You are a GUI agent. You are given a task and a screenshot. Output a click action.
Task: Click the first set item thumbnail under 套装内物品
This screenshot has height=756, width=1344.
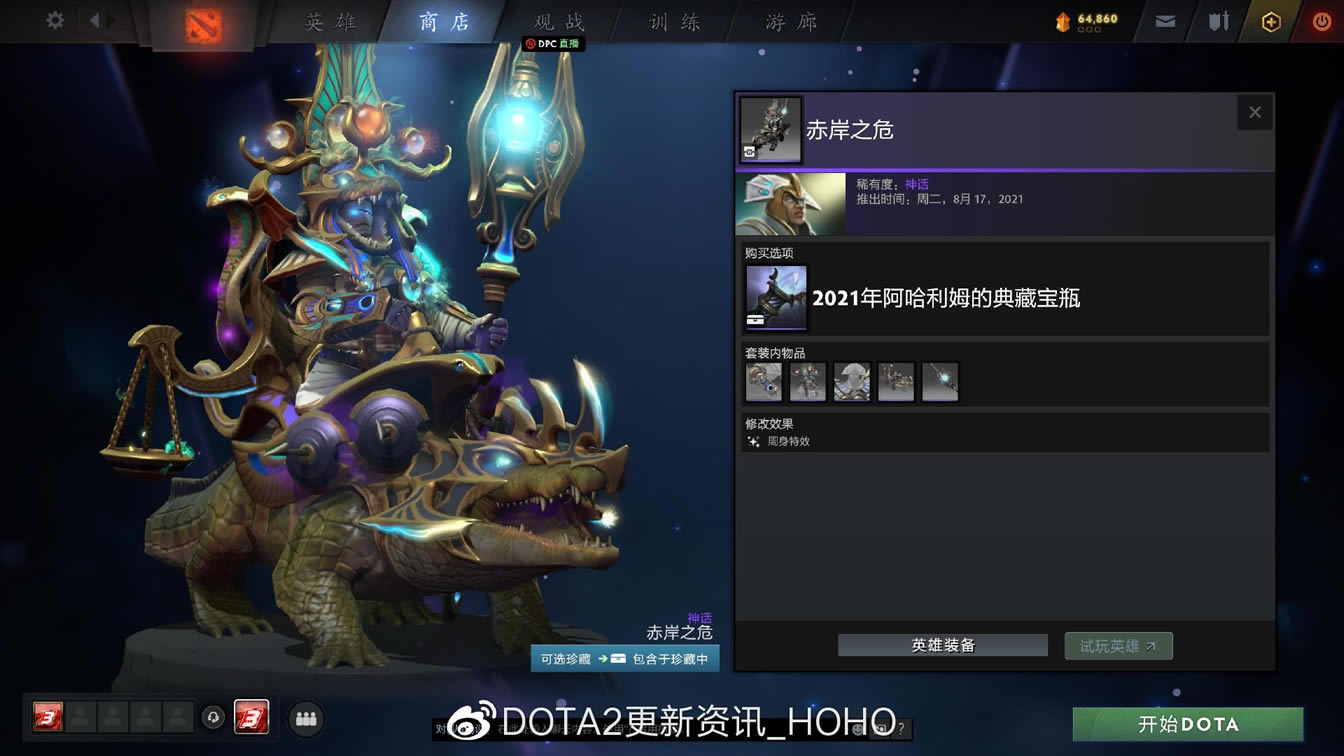[x=763, y=381]
